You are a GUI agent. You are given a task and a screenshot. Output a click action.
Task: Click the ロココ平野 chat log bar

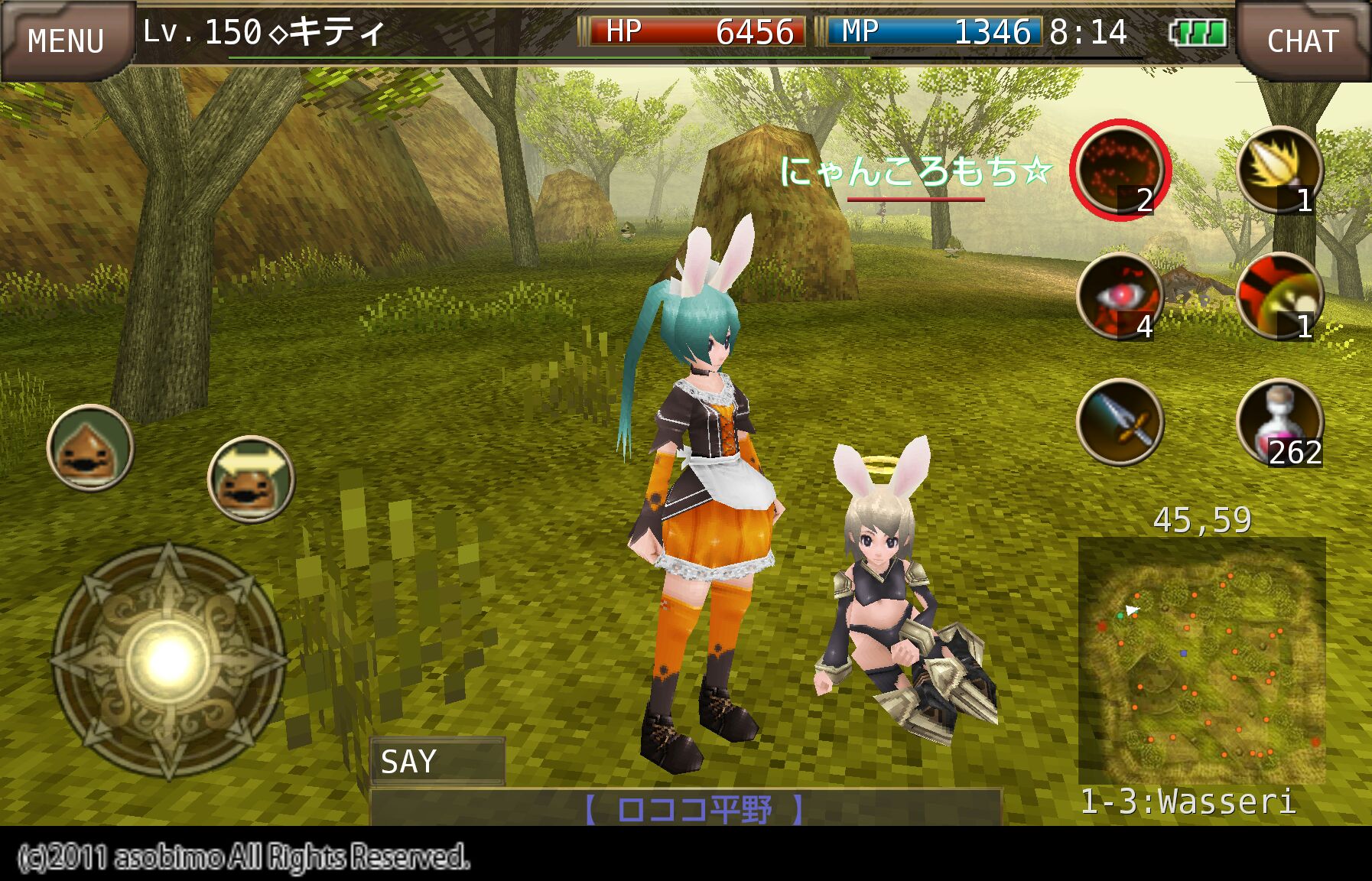pos(685,808)
